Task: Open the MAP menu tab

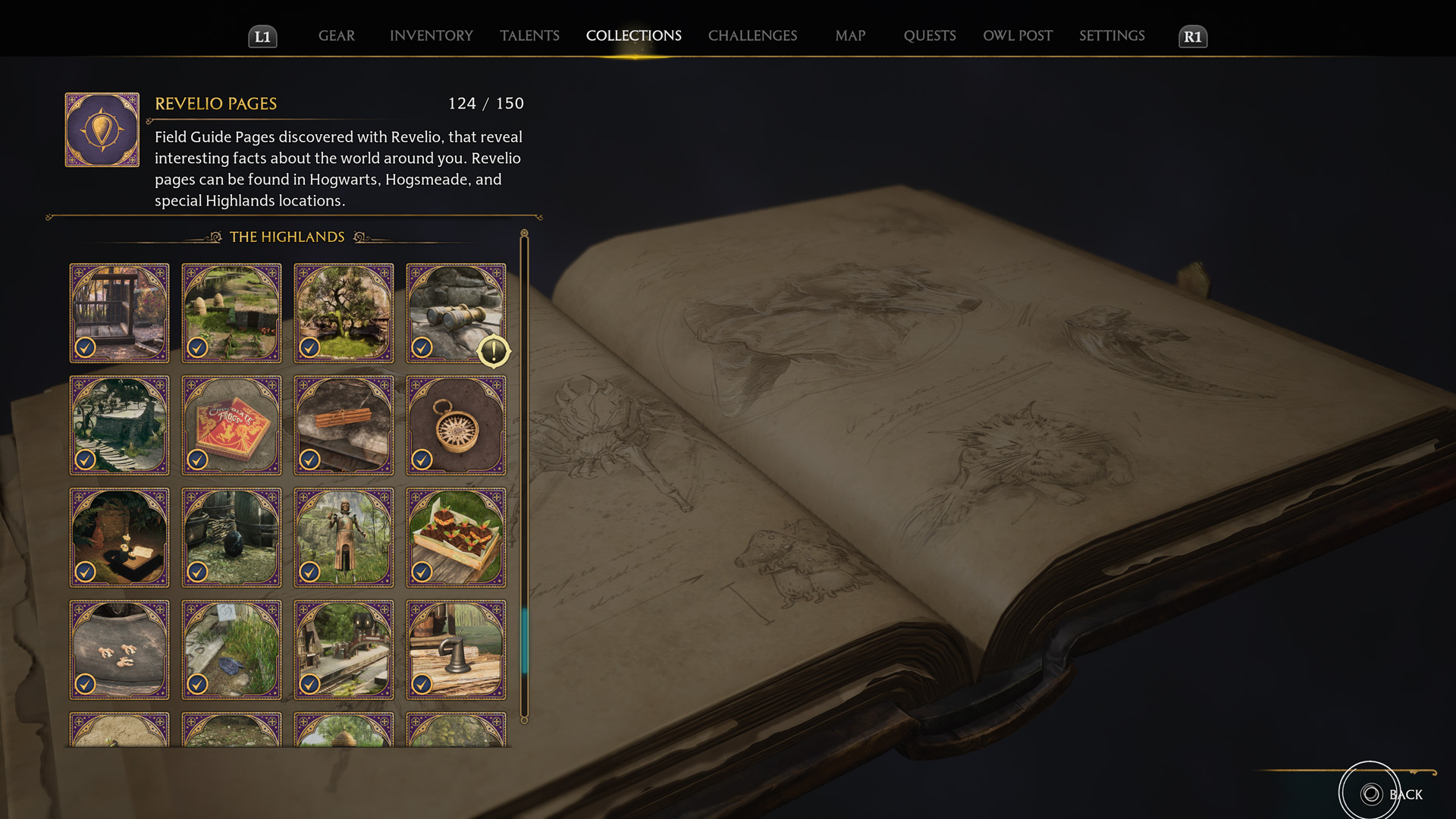Action: pos(849,36)
